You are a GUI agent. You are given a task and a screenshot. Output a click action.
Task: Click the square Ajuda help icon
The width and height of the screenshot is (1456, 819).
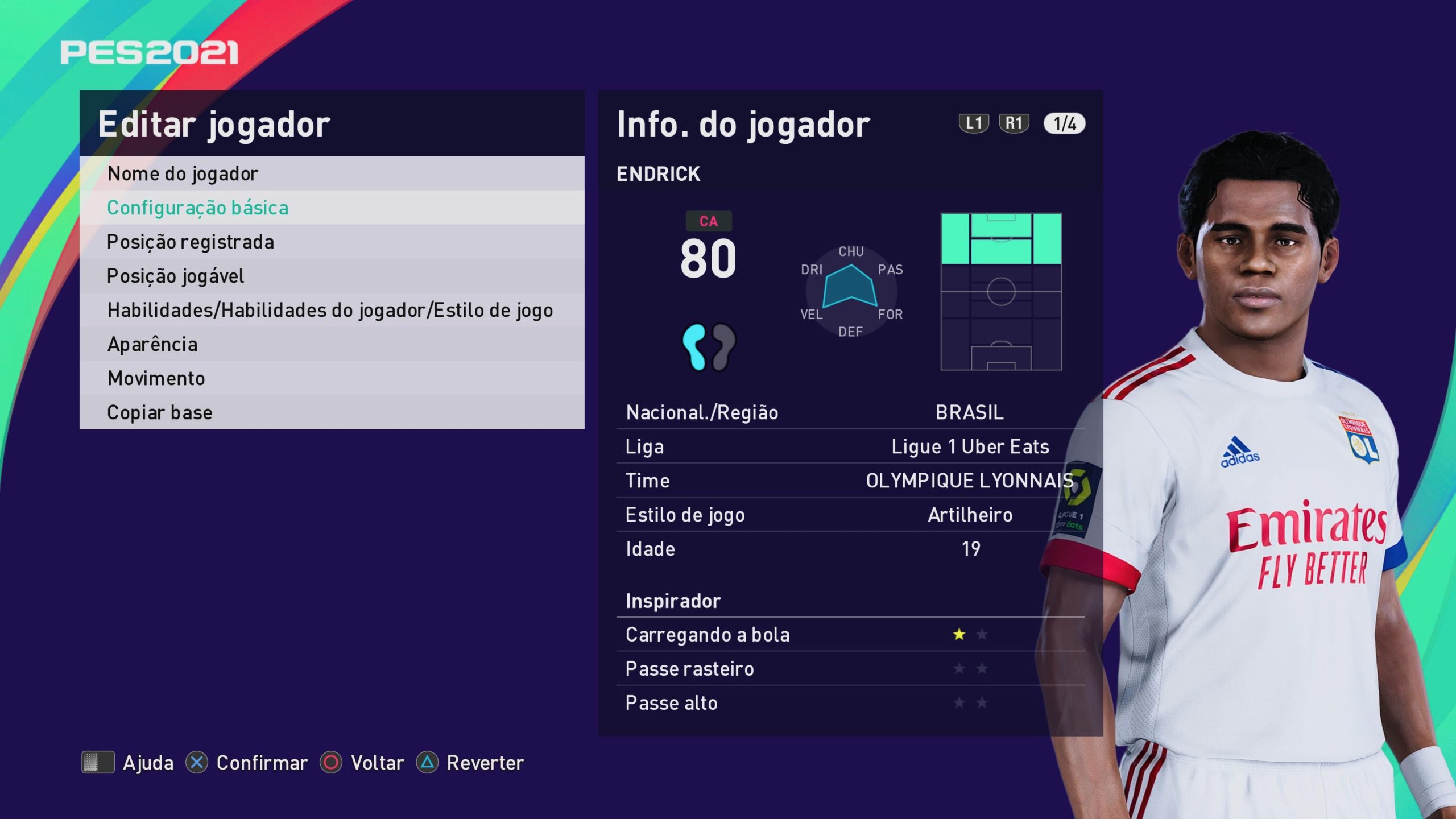97,763
